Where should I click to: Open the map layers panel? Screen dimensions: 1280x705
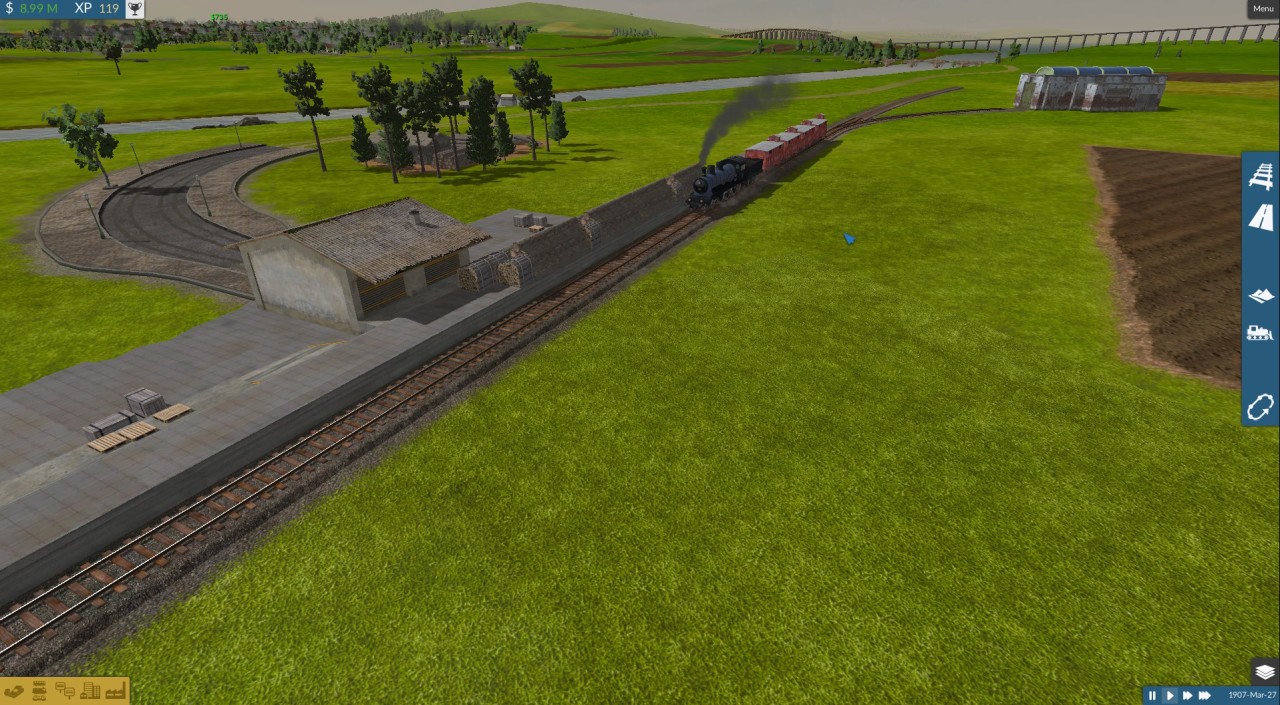click(1264, 672)
